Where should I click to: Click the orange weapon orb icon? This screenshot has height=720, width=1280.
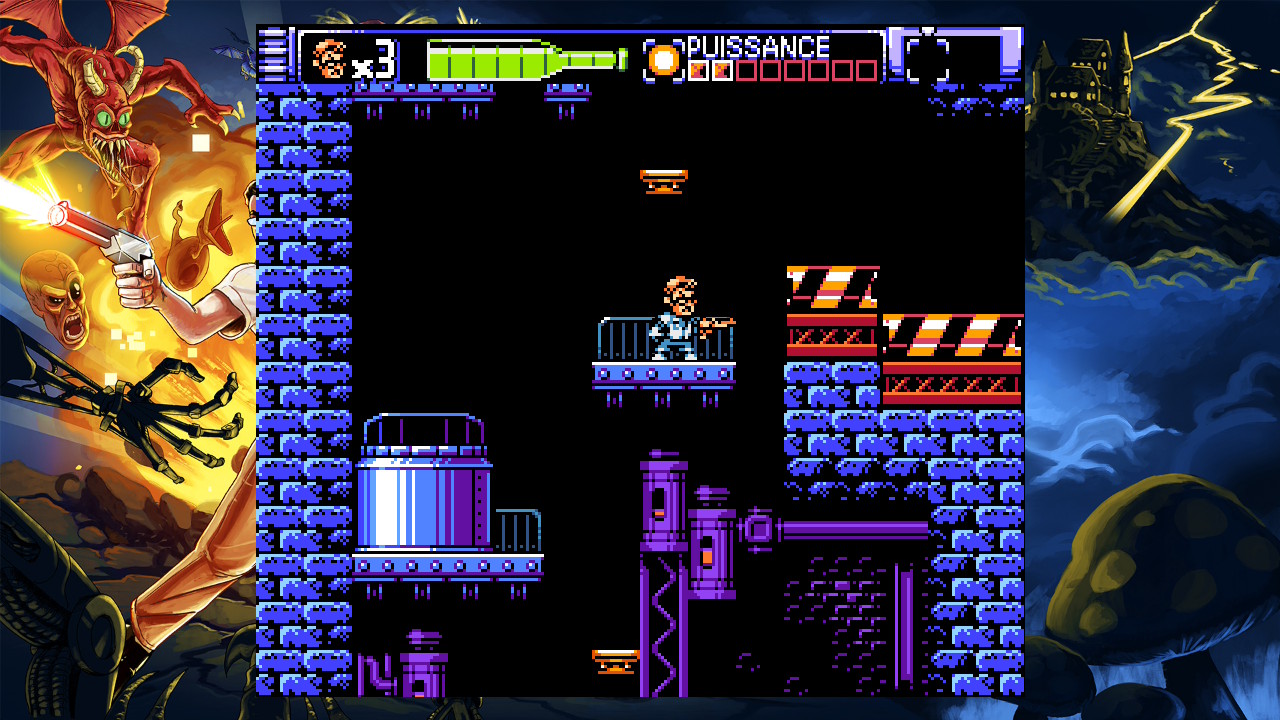[662, 60]
